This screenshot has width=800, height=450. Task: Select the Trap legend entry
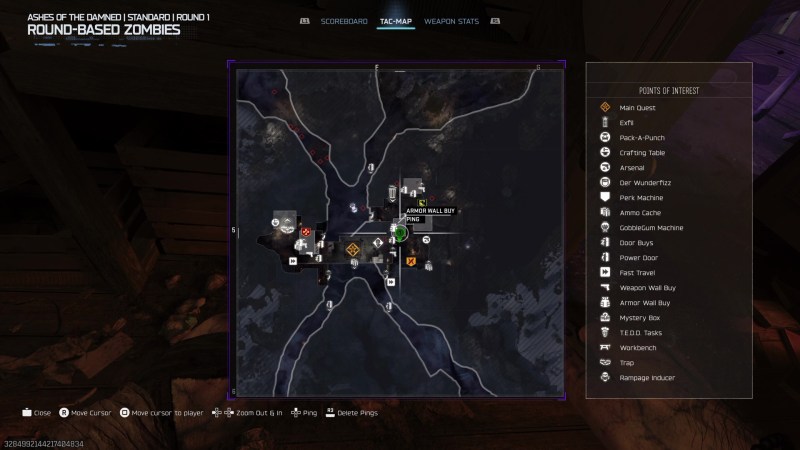pos(626,362)
